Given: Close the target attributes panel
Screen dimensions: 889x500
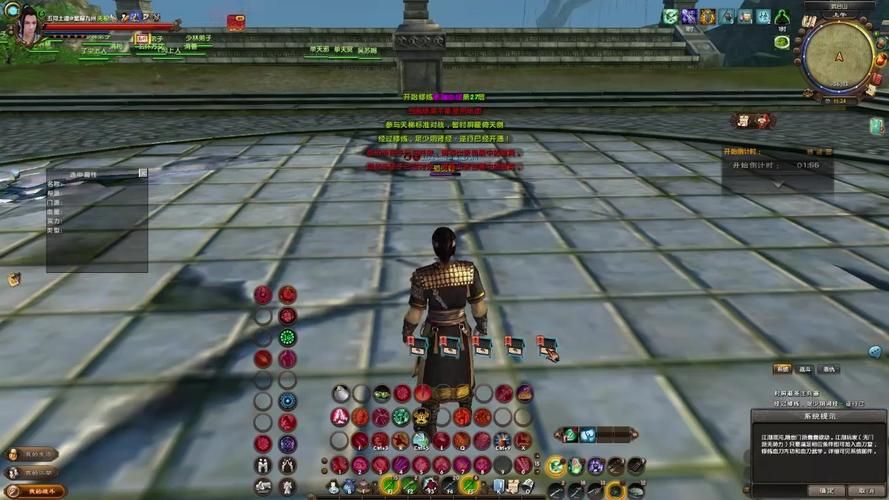Looking at the screenshot, I should 142,173.
